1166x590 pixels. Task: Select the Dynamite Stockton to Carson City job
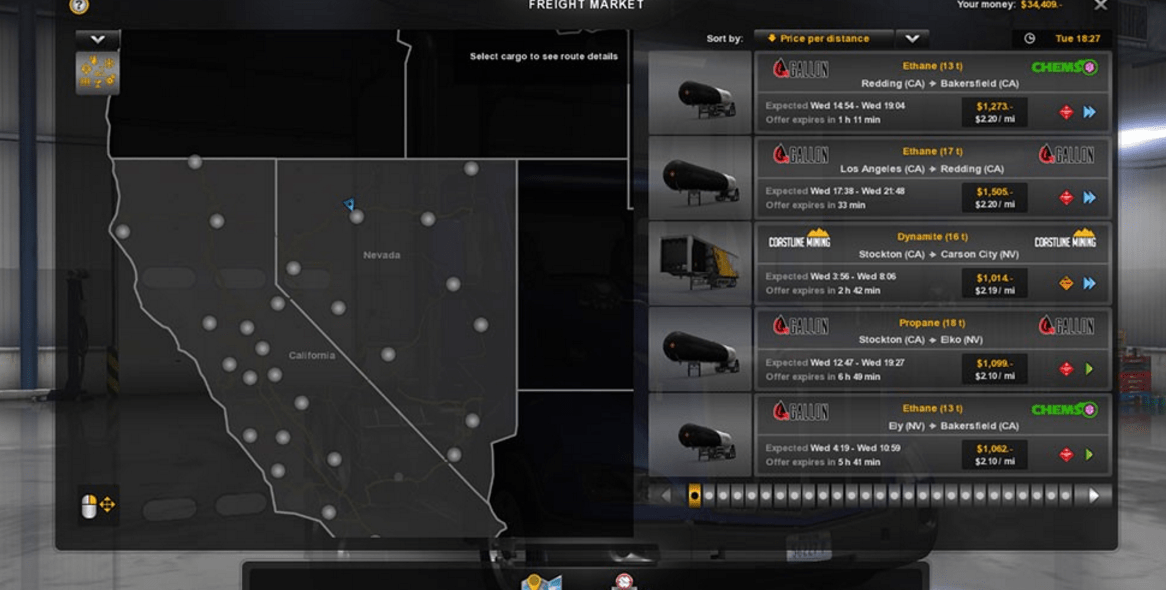[932, 263]
